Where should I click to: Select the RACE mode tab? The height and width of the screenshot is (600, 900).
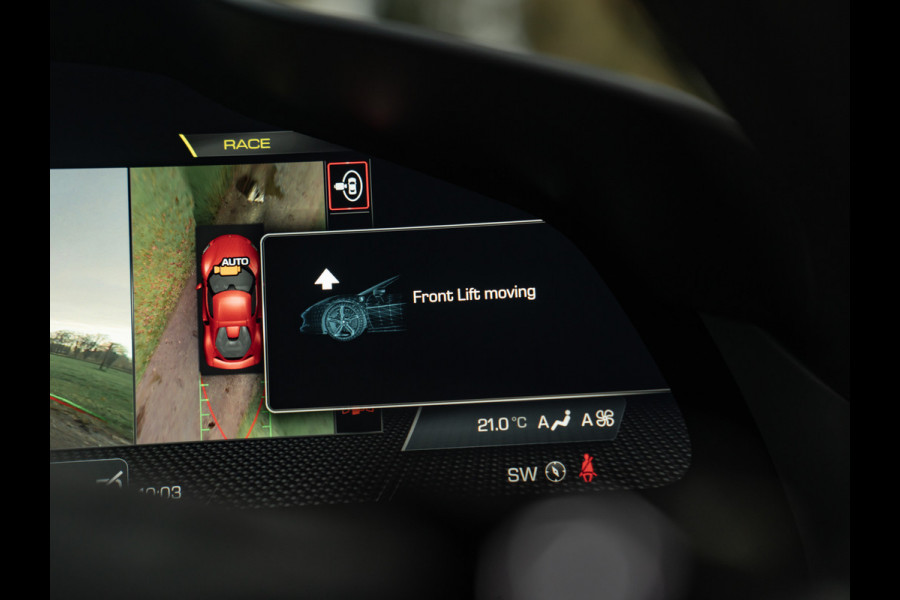(x=247, y=144)
